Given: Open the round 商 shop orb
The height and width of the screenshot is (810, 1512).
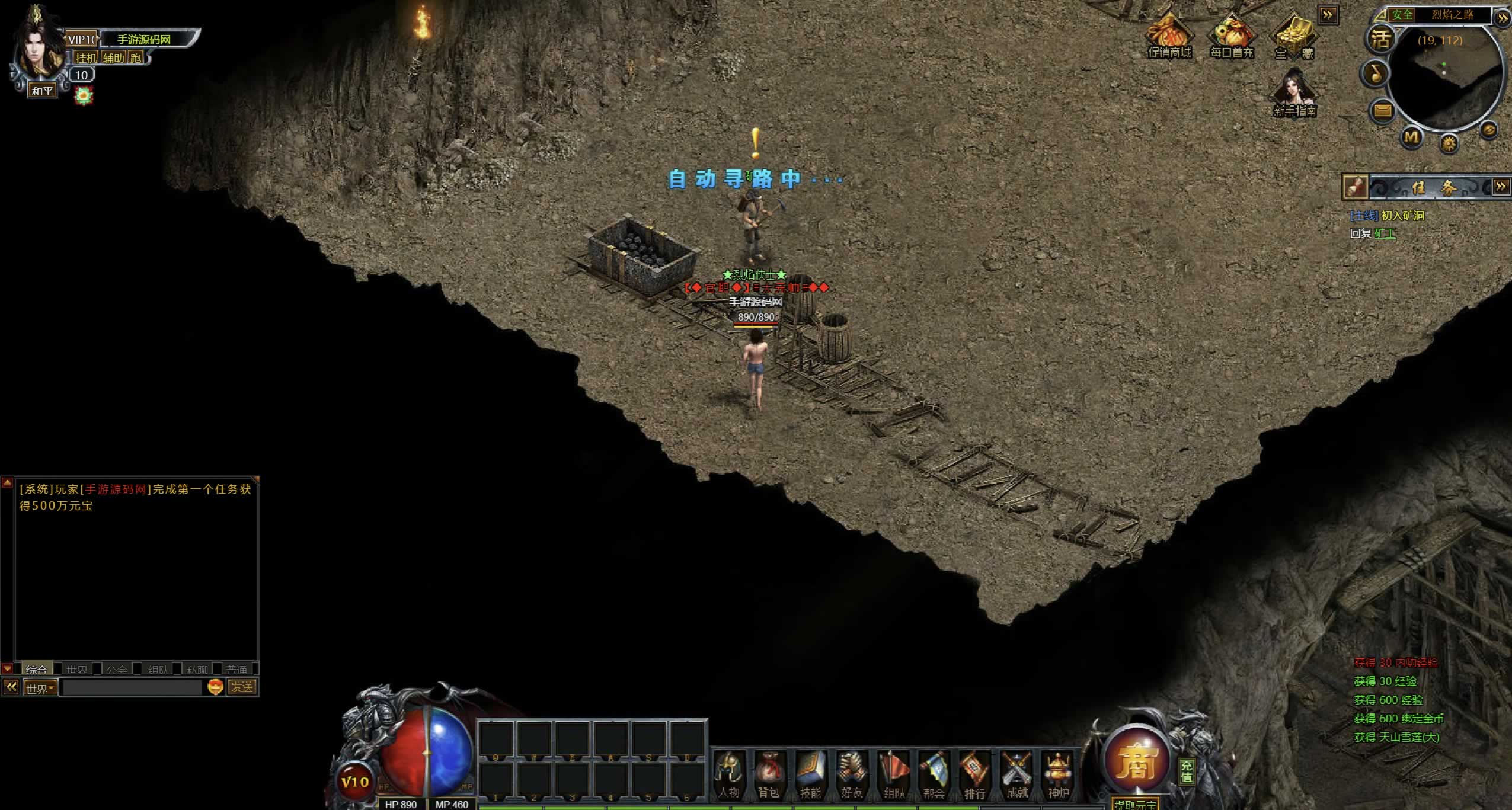Looking at the screenshot, I should coord(1137,760).
